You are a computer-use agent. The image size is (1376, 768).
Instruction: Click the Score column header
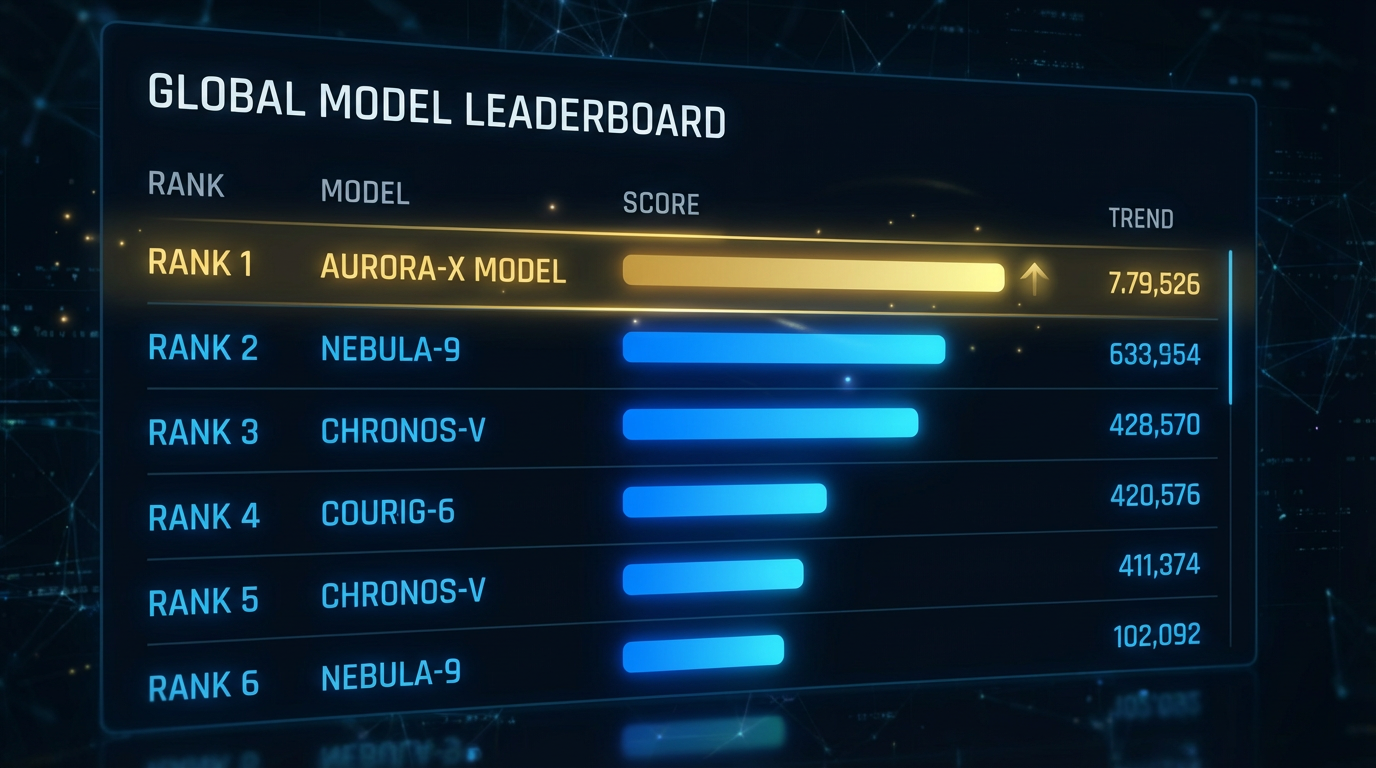pyautogui.click(x=661, y=204)
